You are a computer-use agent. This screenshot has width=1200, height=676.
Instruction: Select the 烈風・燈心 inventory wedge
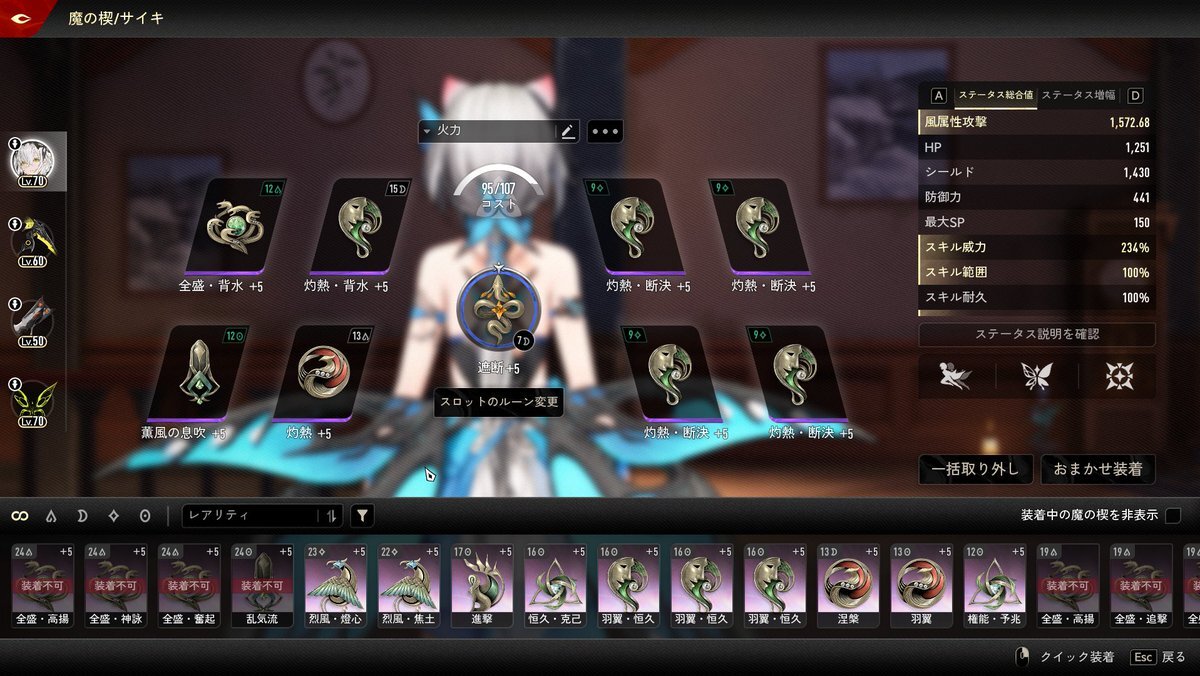click(335, 585)
